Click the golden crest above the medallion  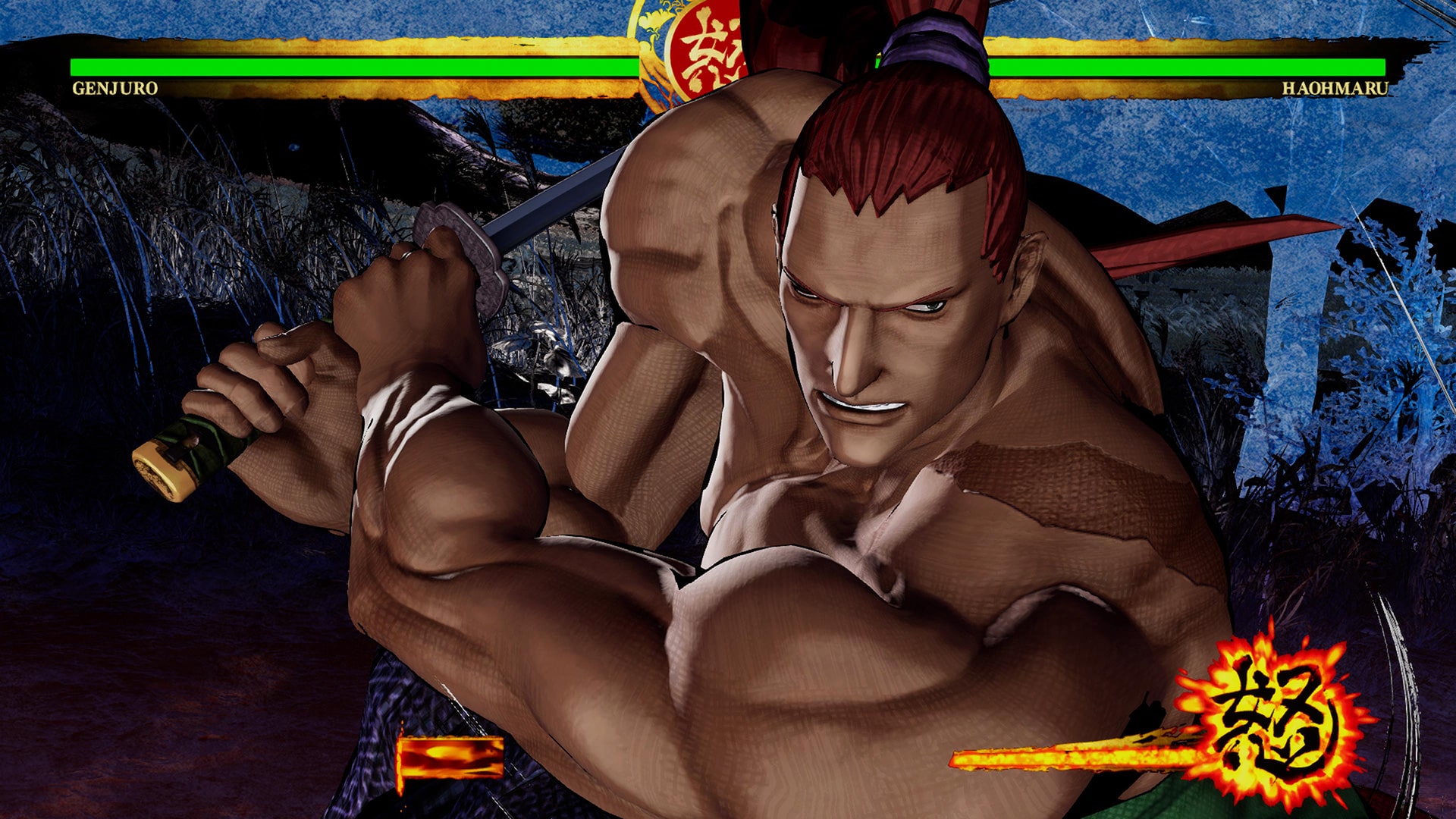(657, 15)
